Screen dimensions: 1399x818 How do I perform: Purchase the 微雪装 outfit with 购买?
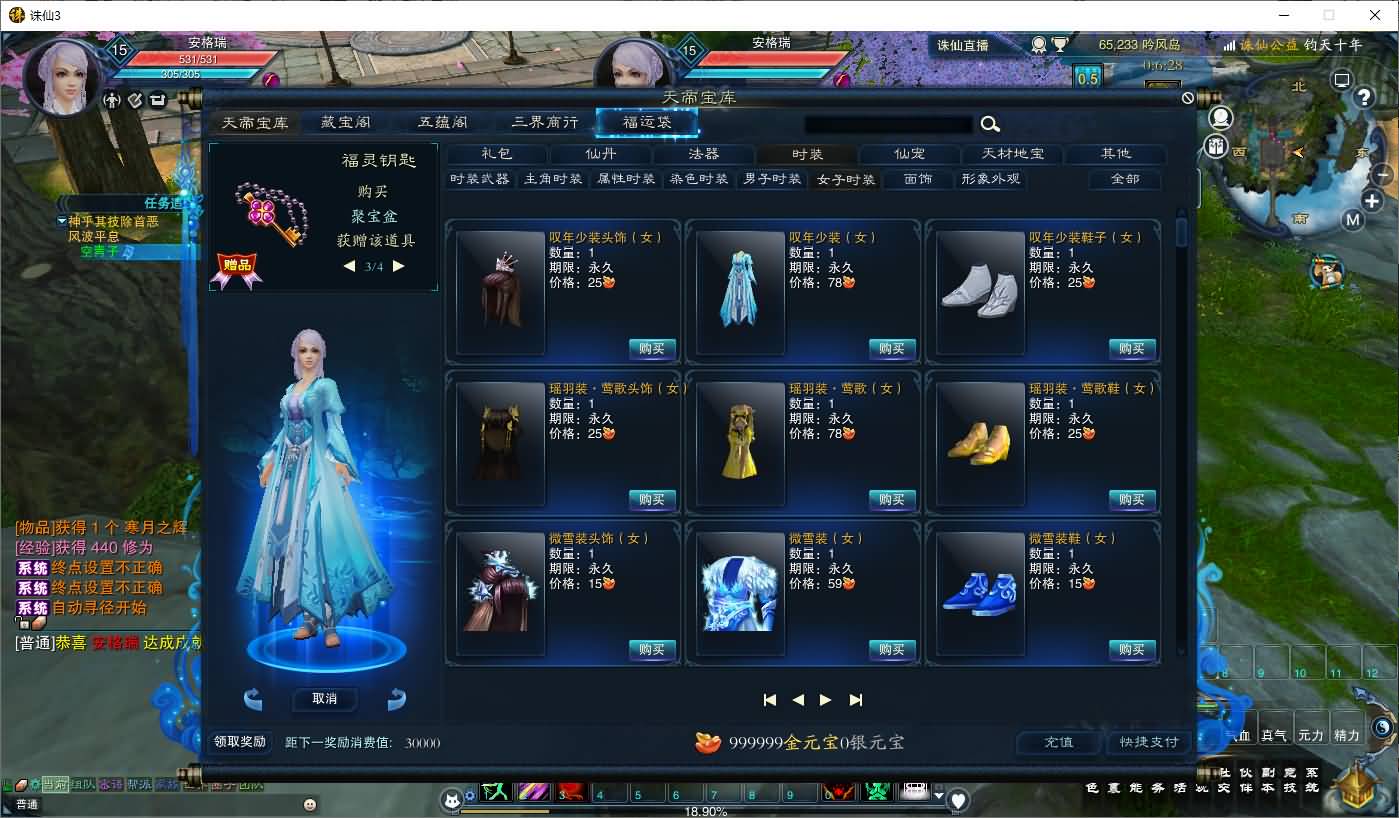pyautogui.click(x=891, y=650)
